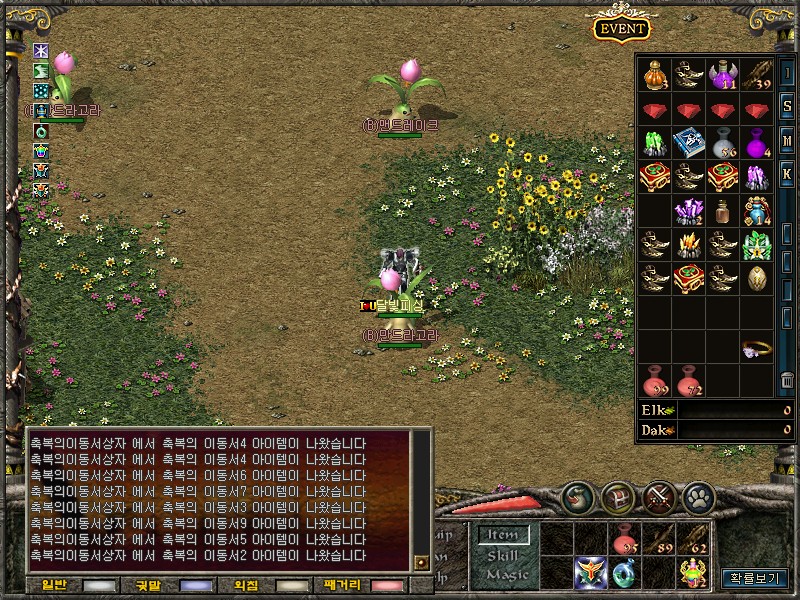Switch to the K side tab

(x=787, y=174)
